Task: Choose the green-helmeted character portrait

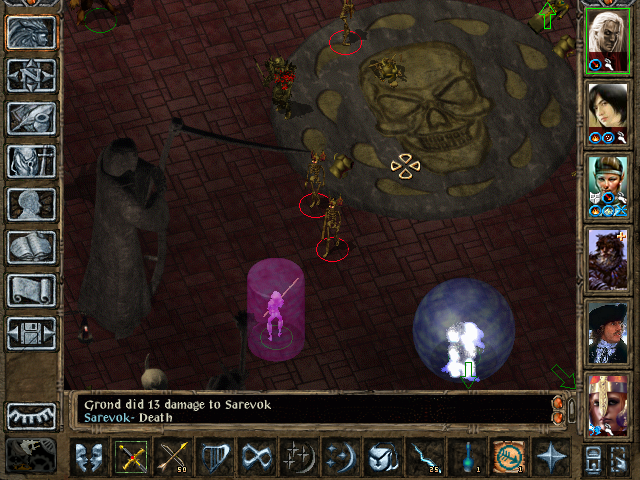Action: coord(608,184)
